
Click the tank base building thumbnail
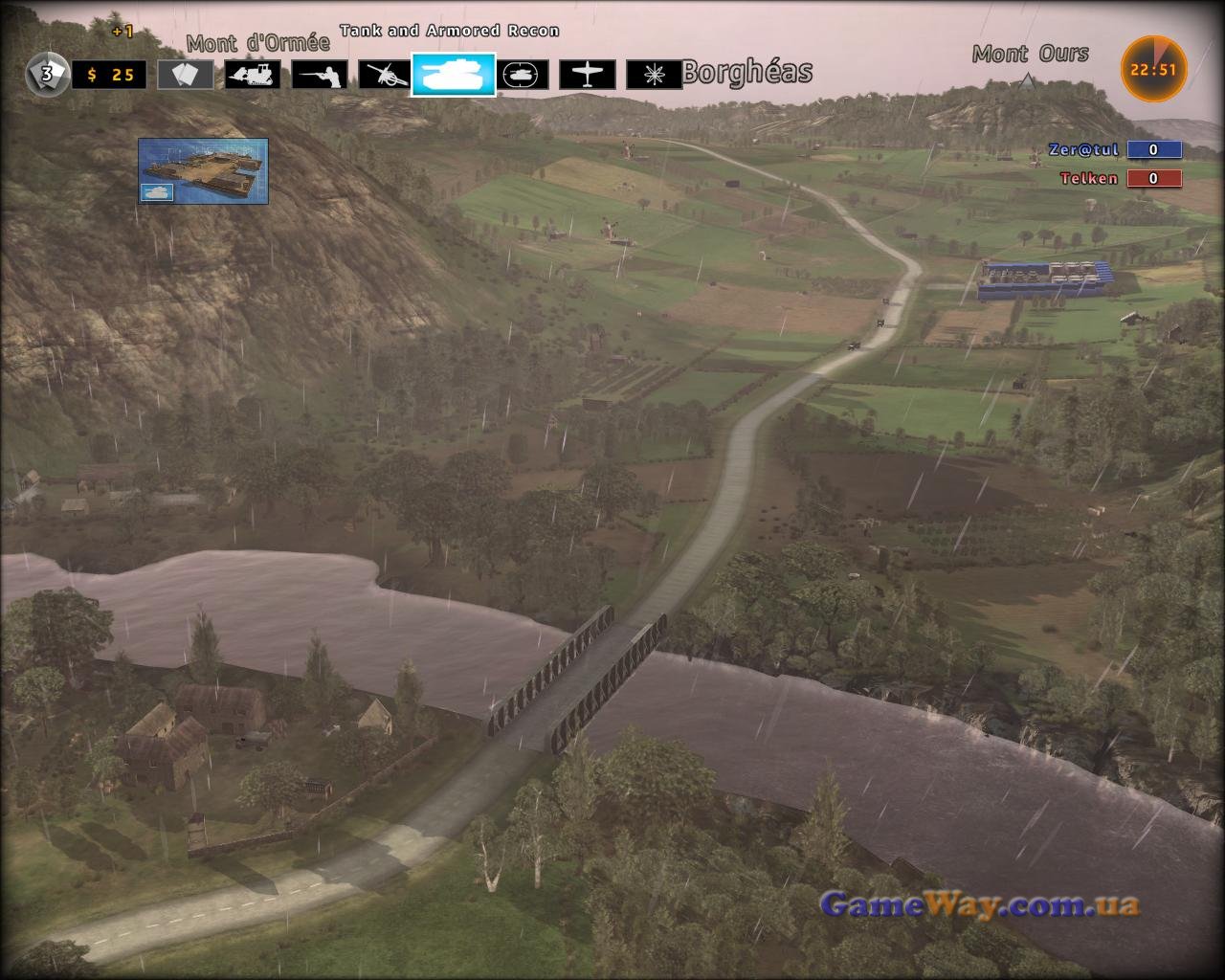coord(203,170)
